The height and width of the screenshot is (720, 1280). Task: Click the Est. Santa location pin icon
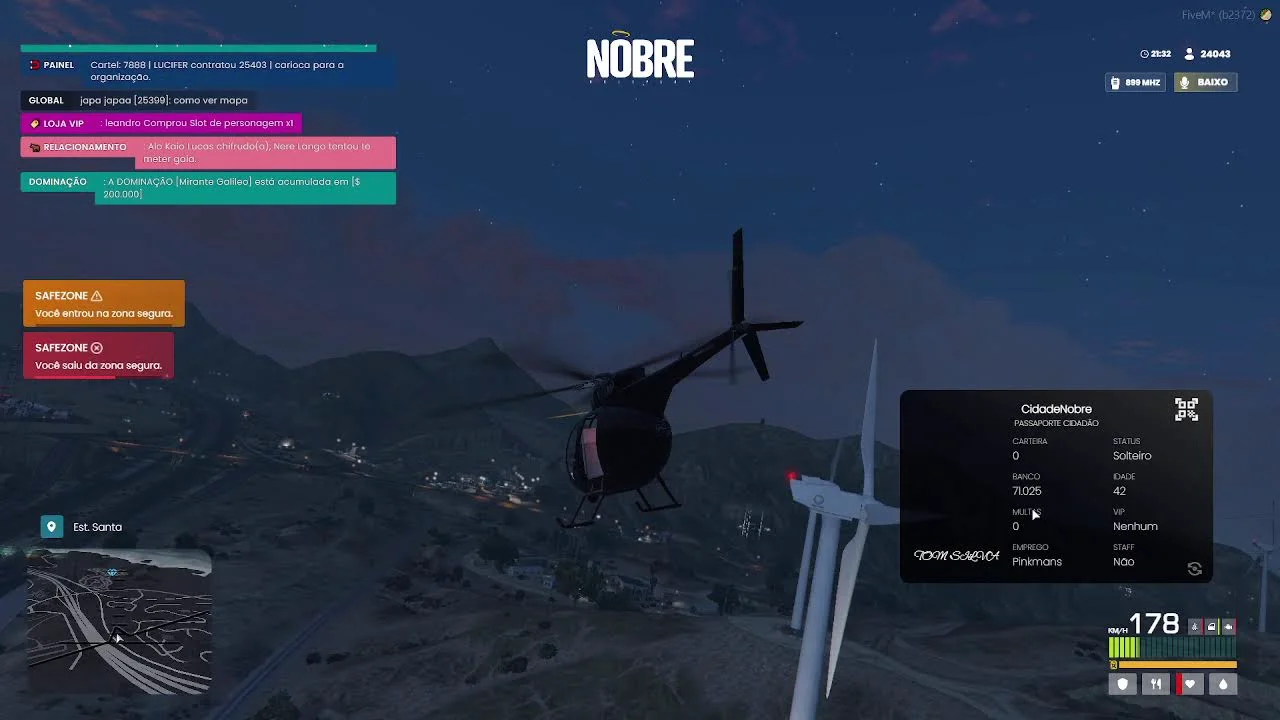click(51, 527)
